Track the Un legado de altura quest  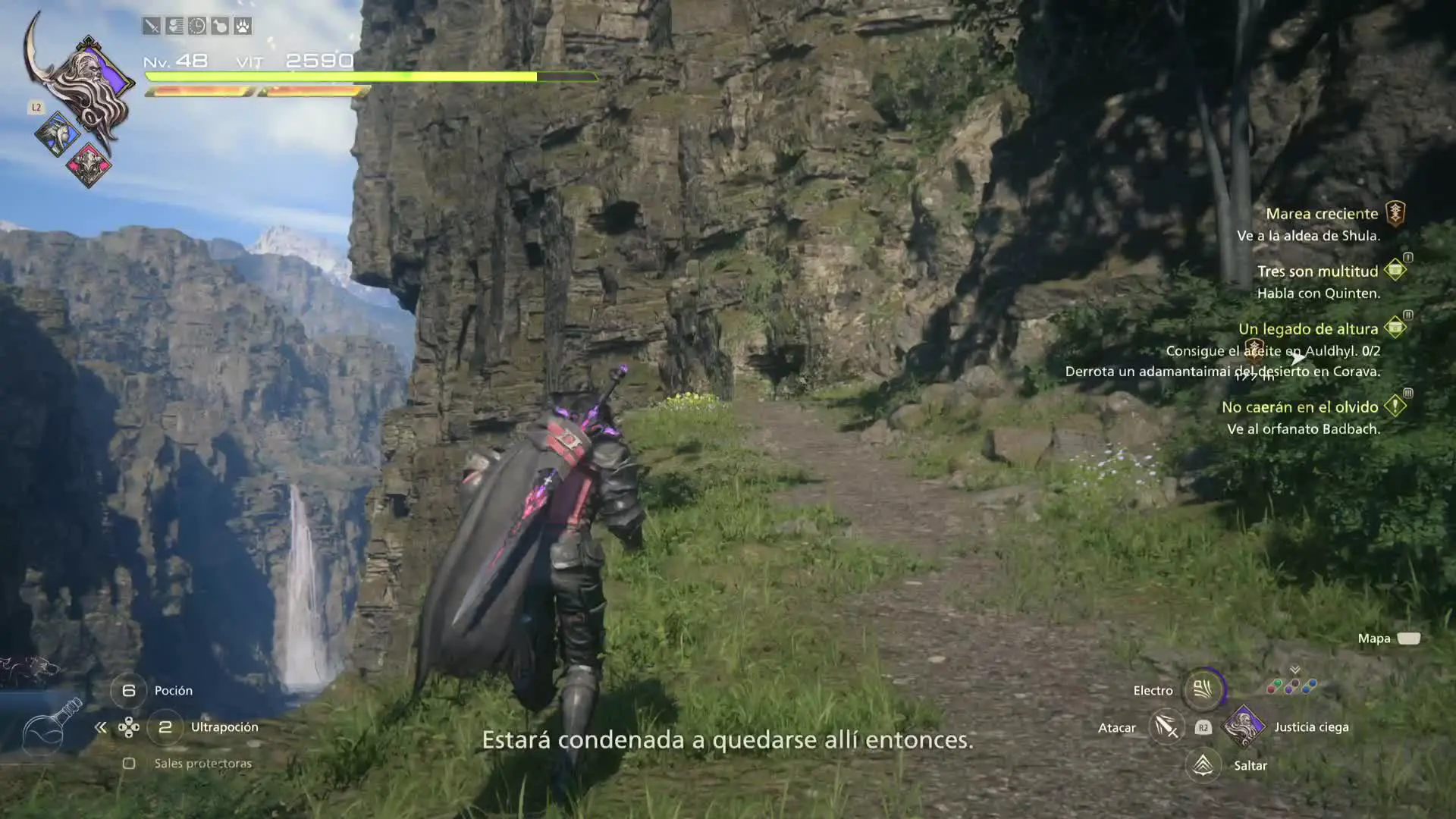[1307, 329]
